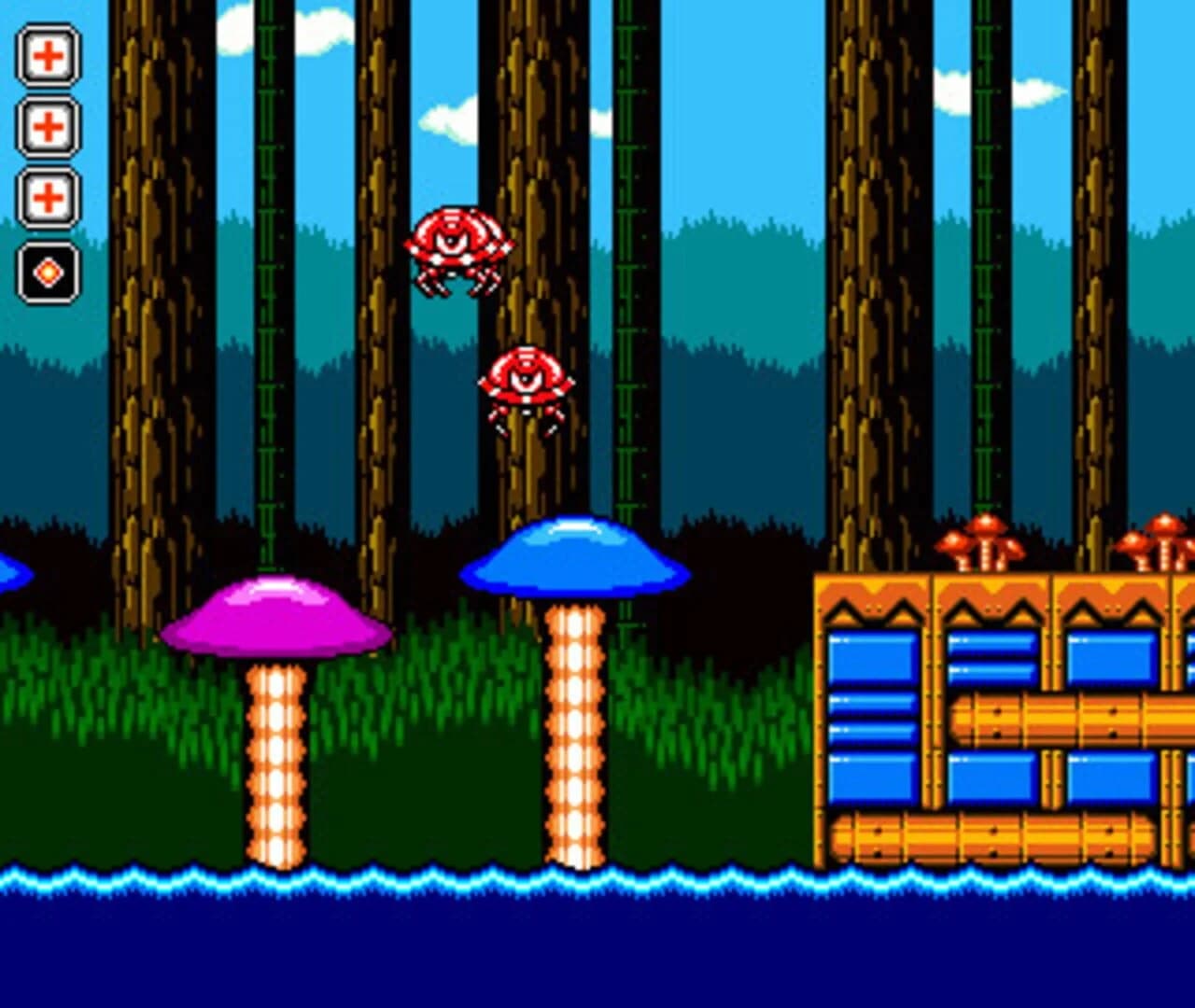Screen dimensions: 1195x1008
Task: Click the partially visible blue mushroom on the left edge
Action: click(9, 569)
